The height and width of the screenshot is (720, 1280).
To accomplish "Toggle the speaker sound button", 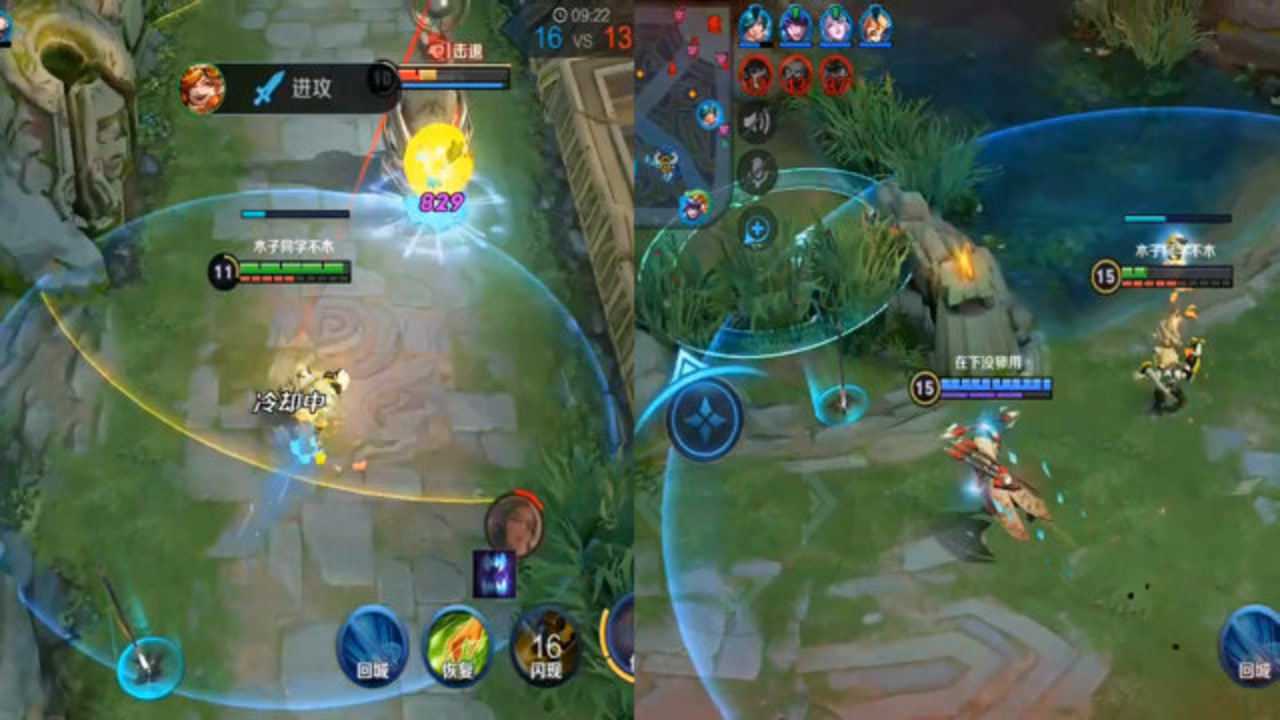I will 757,122.
